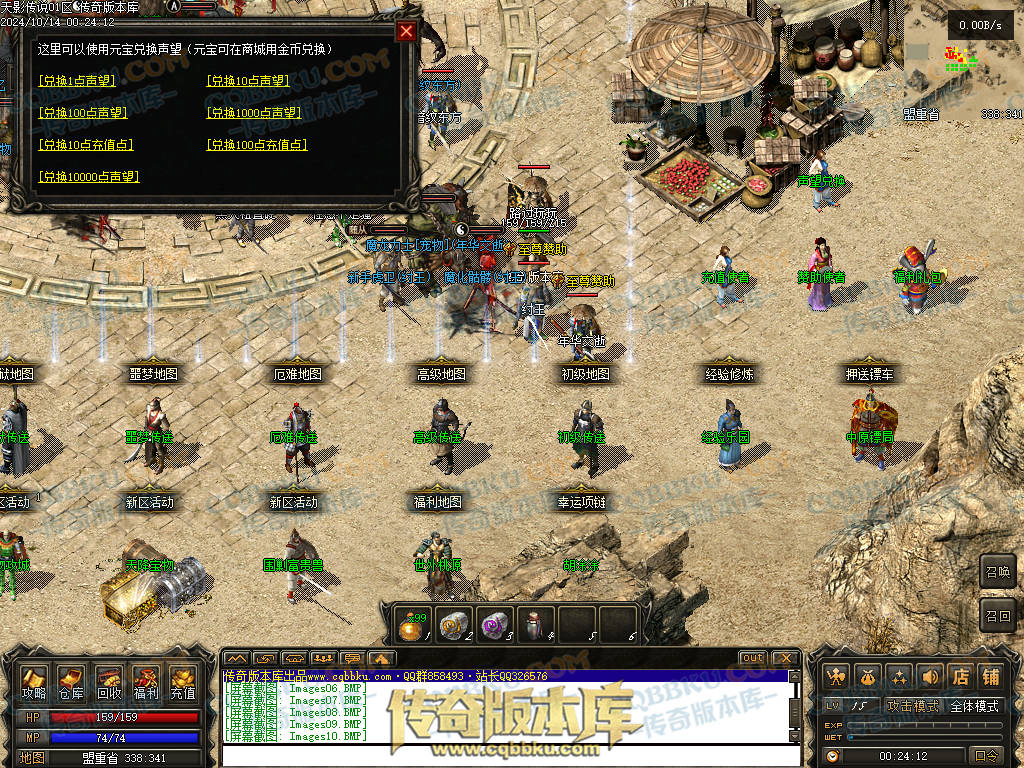Open the 攻略 guide menu
1024x768 pixels.
[x=34, y=683]
